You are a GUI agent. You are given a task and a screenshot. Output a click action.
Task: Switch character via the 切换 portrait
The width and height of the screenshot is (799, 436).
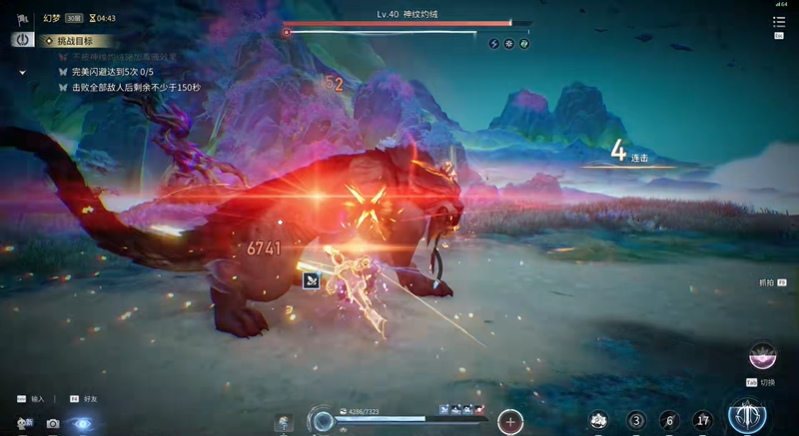pyautogui.click(x=763, y=358)
